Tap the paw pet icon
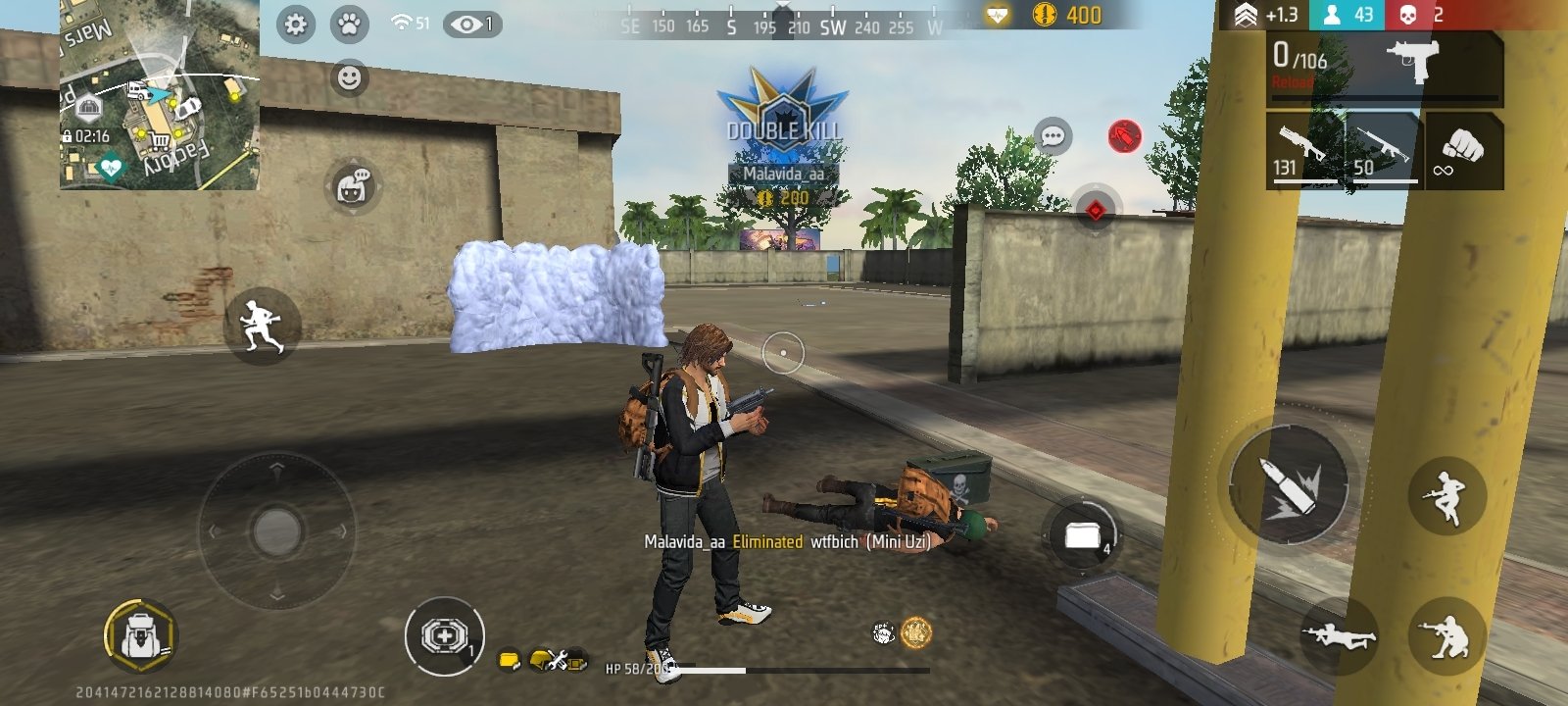 pyautogui.click(x=349, y=25)
